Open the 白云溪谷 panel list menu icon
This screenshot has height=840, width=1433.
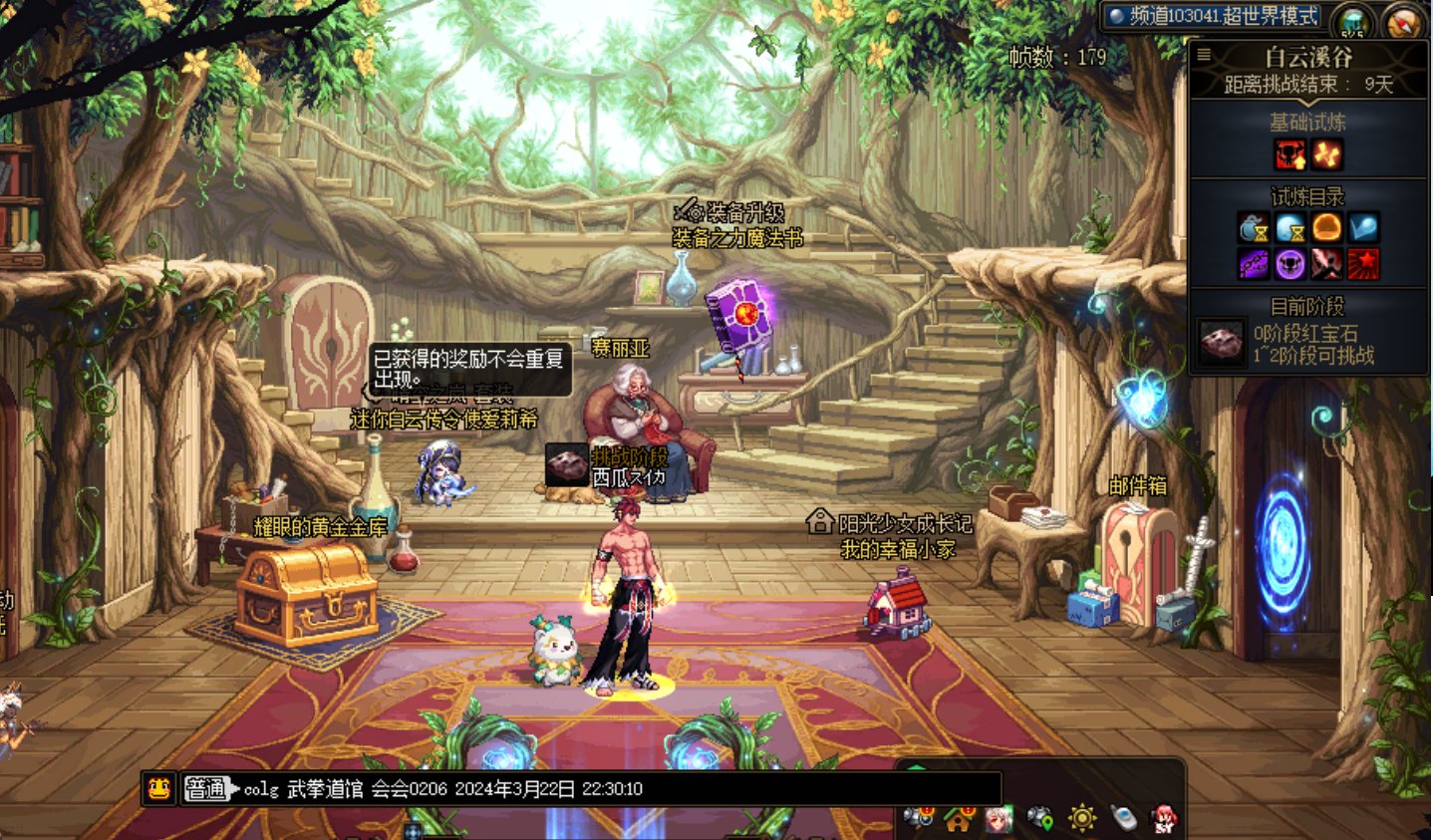[x=1204, y=56]
